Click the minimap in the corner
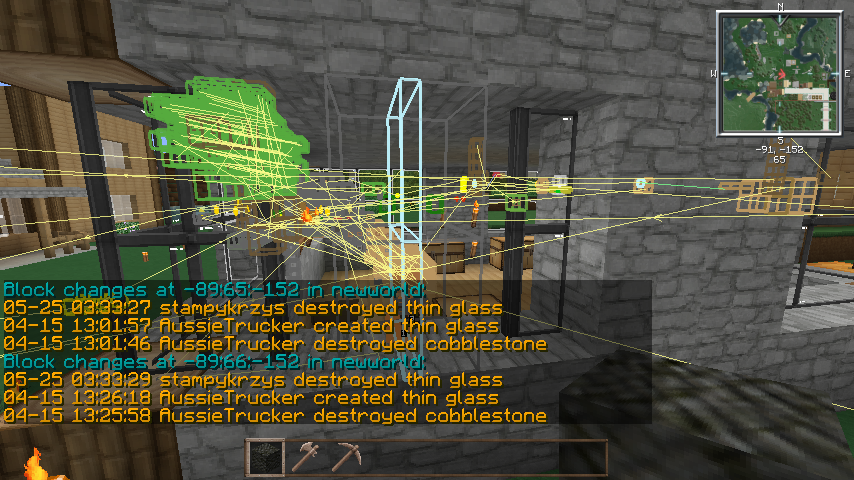The width and height of the screenshot is (854, 480). (x=779, y=73)
